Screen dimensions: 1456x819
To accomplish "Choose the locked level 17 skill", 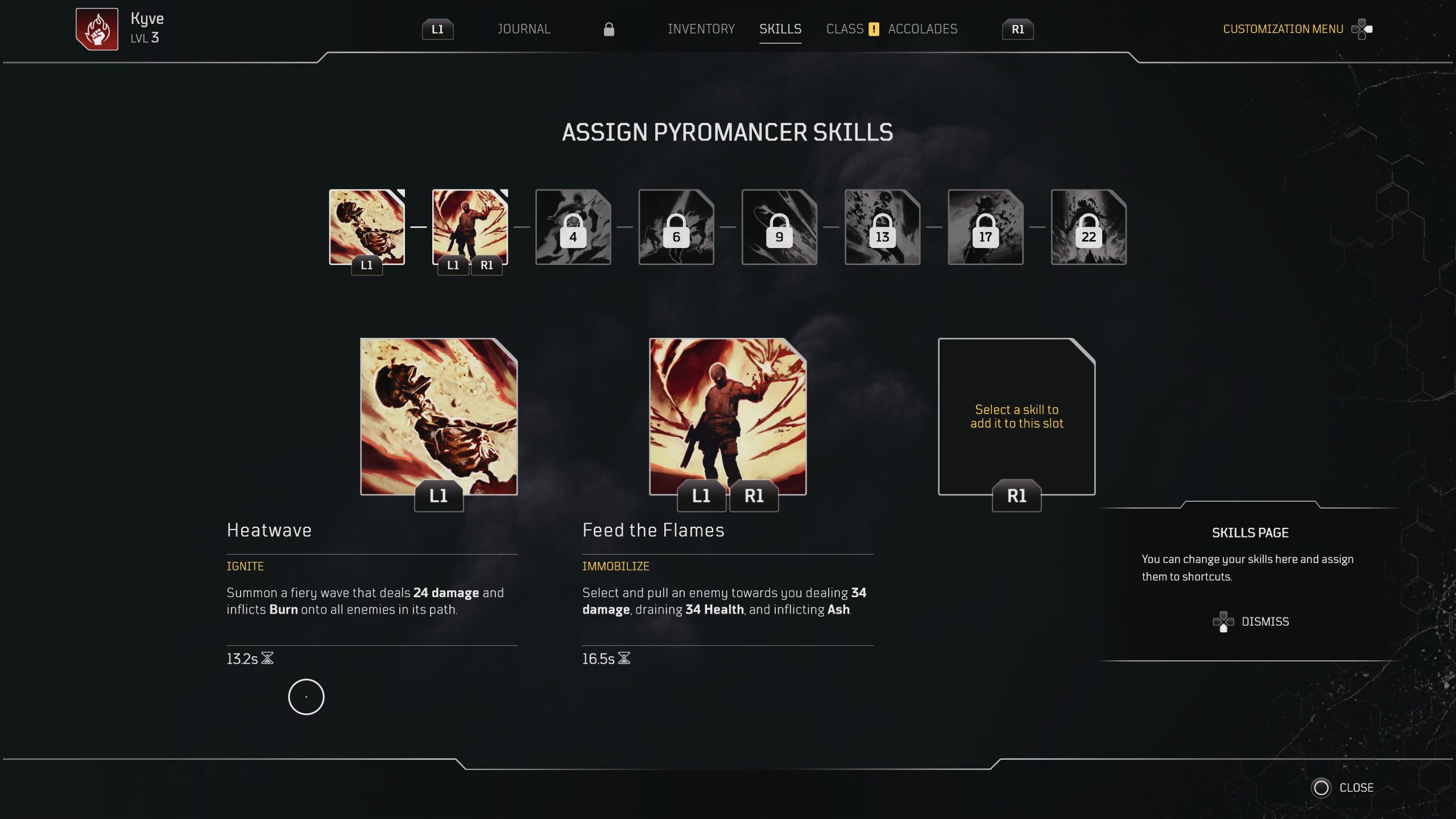I will point(985,227).
